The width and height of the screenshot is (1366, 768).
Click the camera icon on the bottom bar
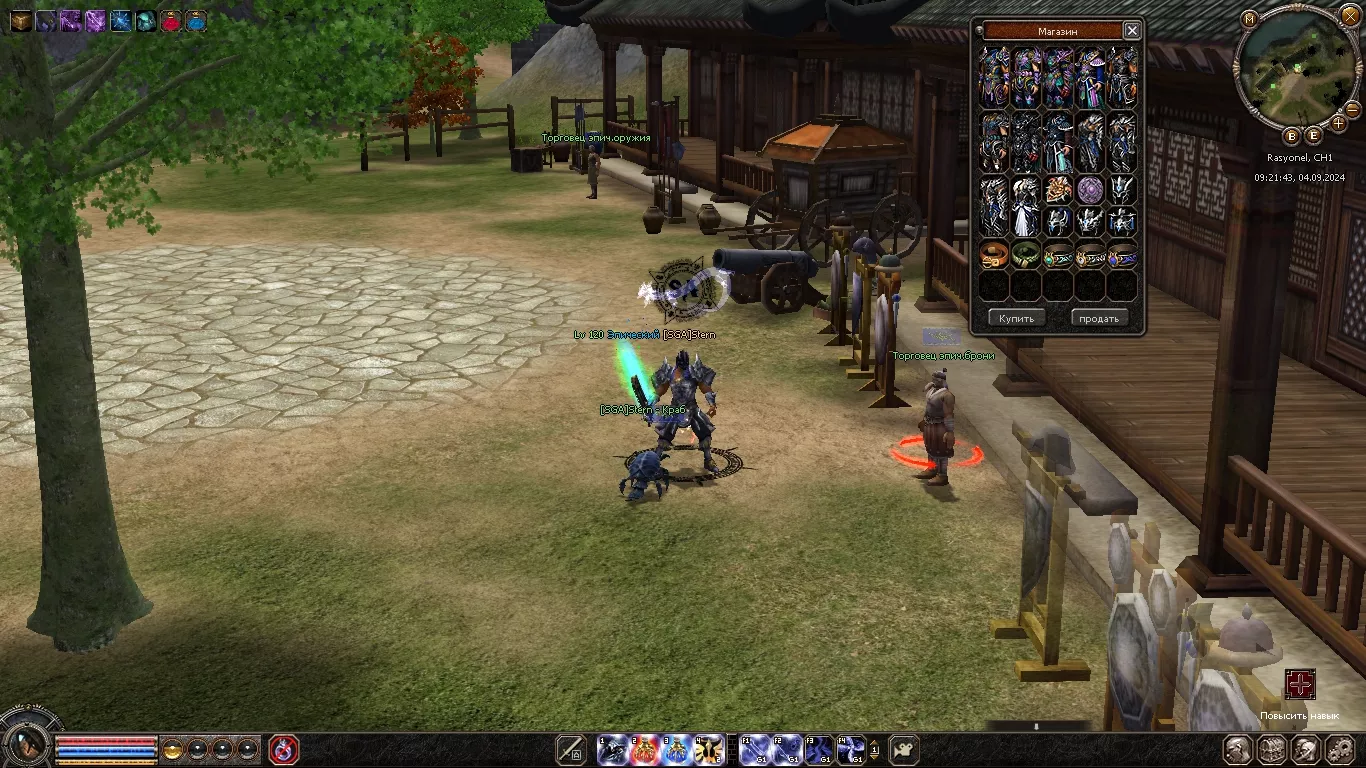[x=904, y=749]
